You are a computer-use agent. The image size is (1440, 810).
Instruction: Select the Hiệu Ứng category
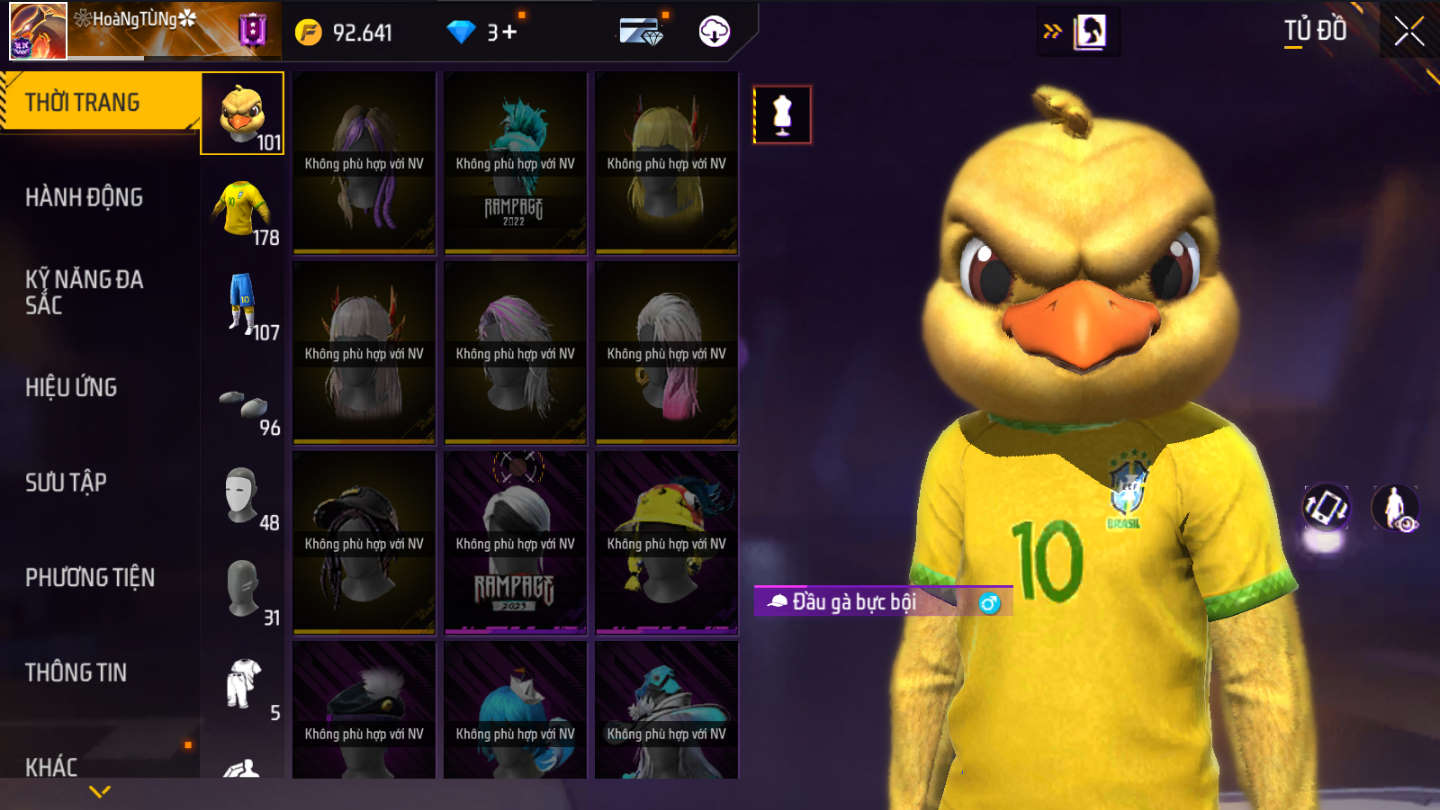[x=71, y=387]
